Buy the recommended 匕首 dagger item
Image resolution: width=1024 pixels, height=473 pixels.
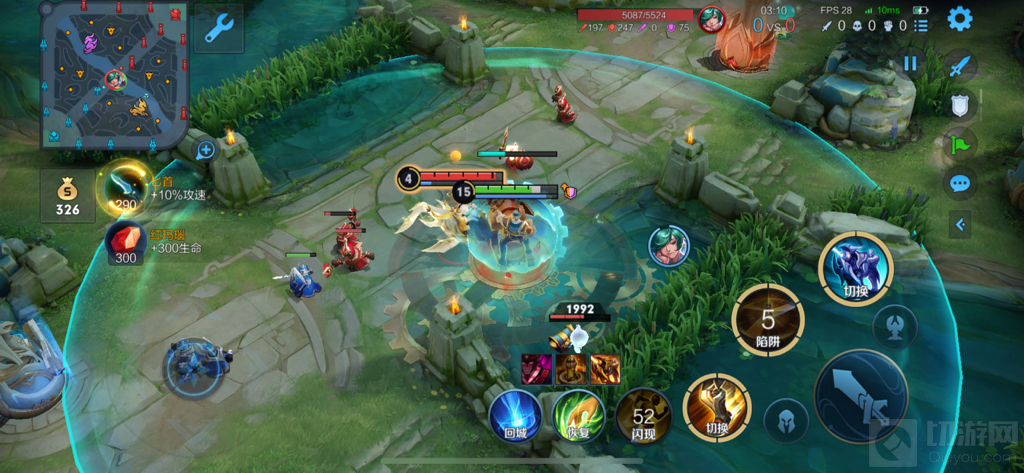[x=125, y=187]
